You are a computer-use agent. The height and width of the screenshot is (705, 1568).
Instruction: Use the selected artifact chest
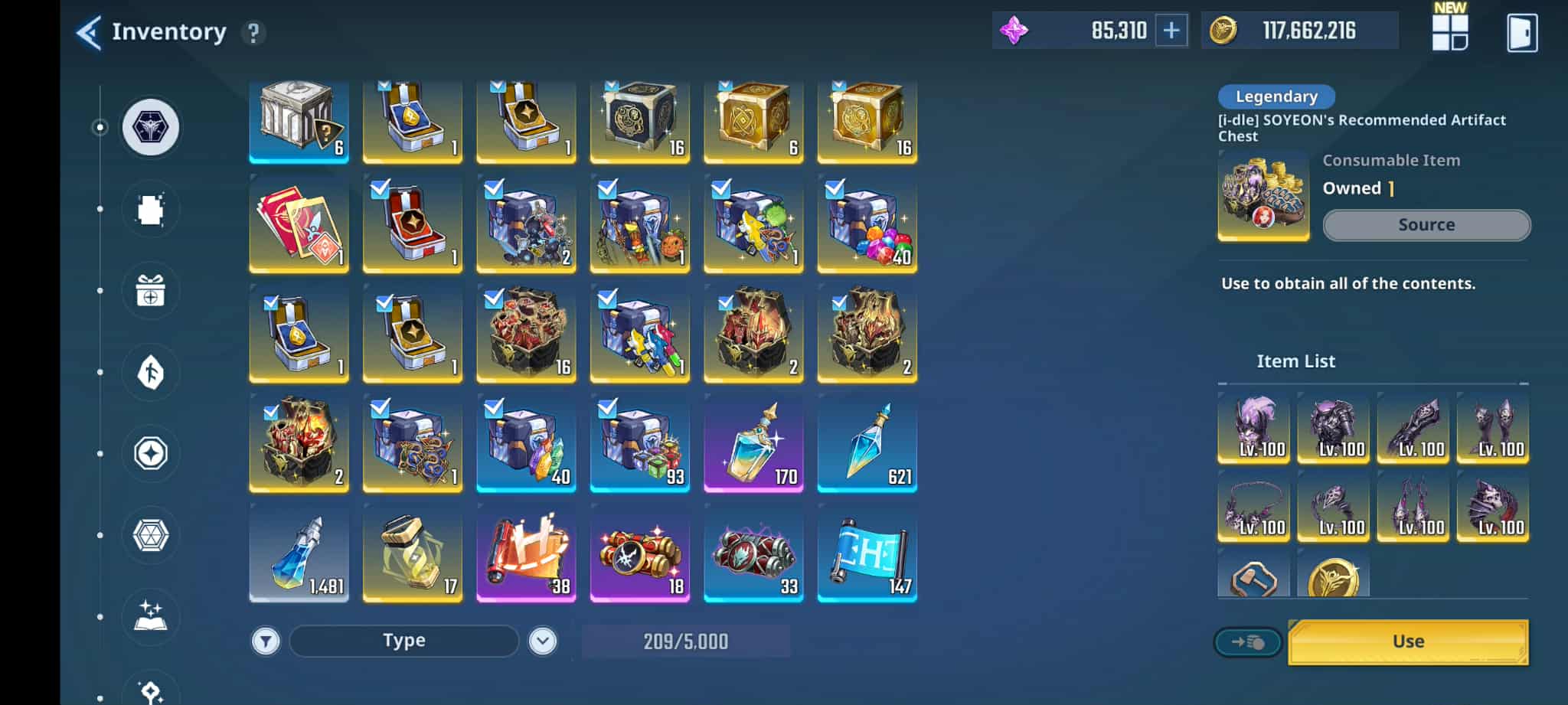coord(1408,641)
